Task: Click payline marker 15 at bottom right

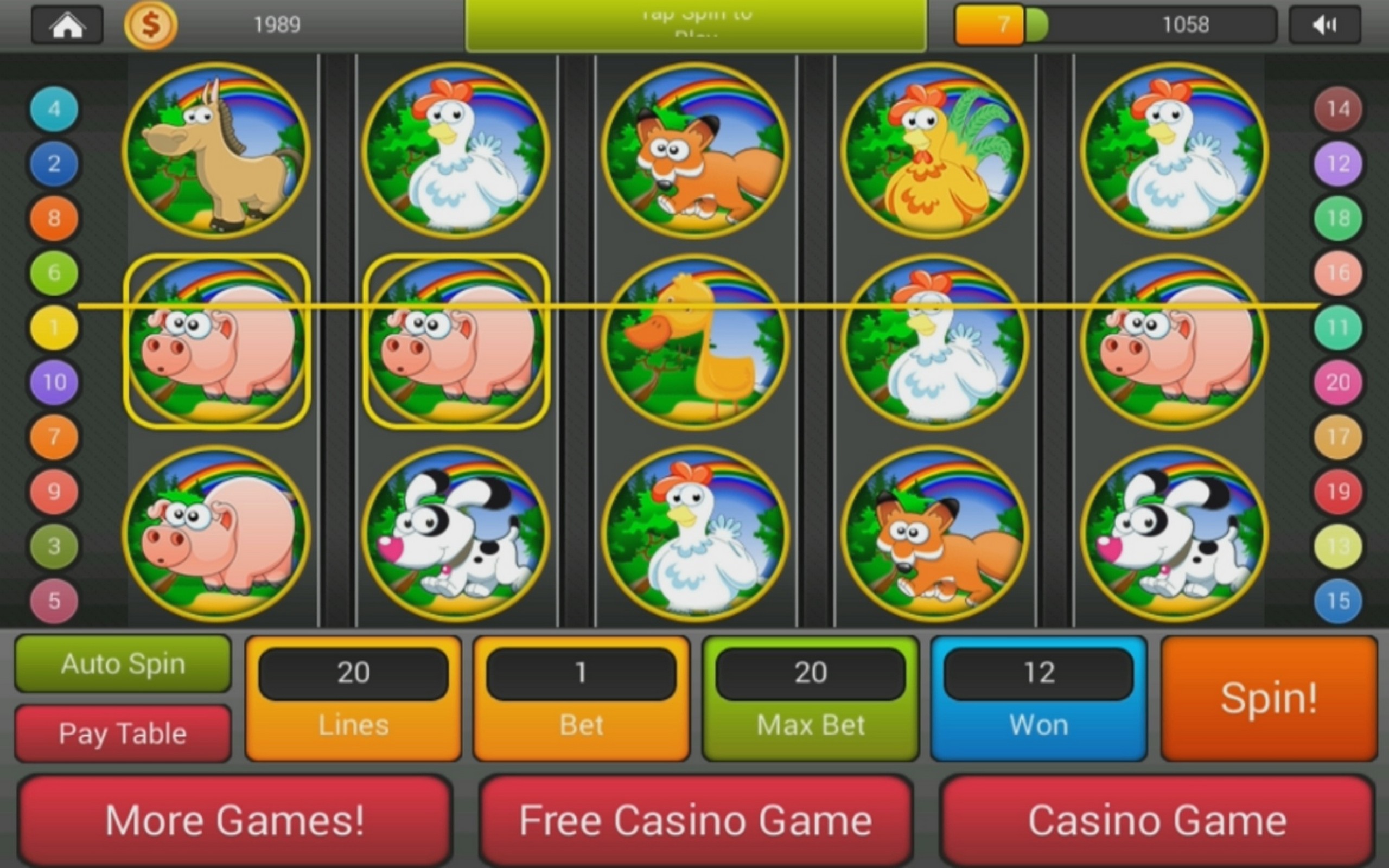Action: [1338, 601]
